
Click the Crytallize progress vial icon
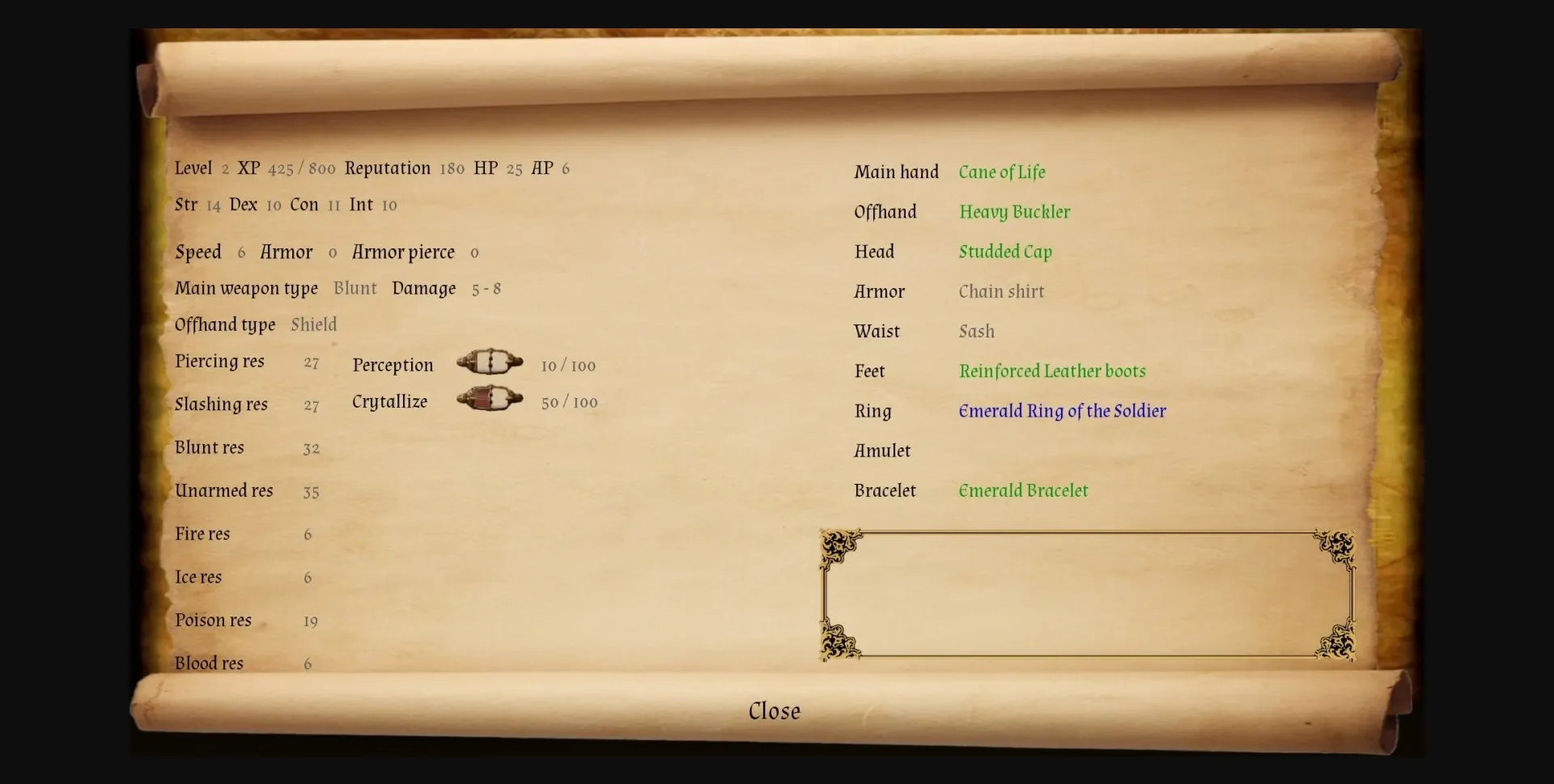490,399
